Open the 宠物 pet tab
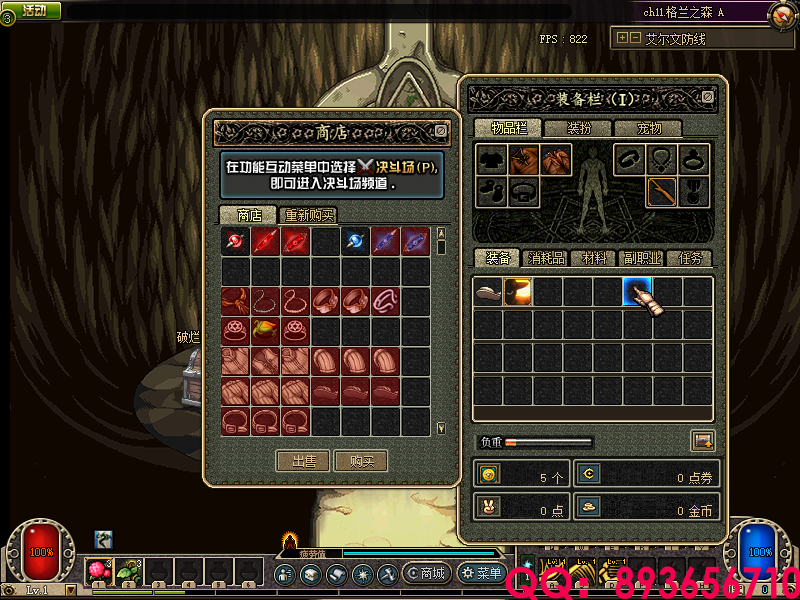800x600 pixels. point(646,128)
